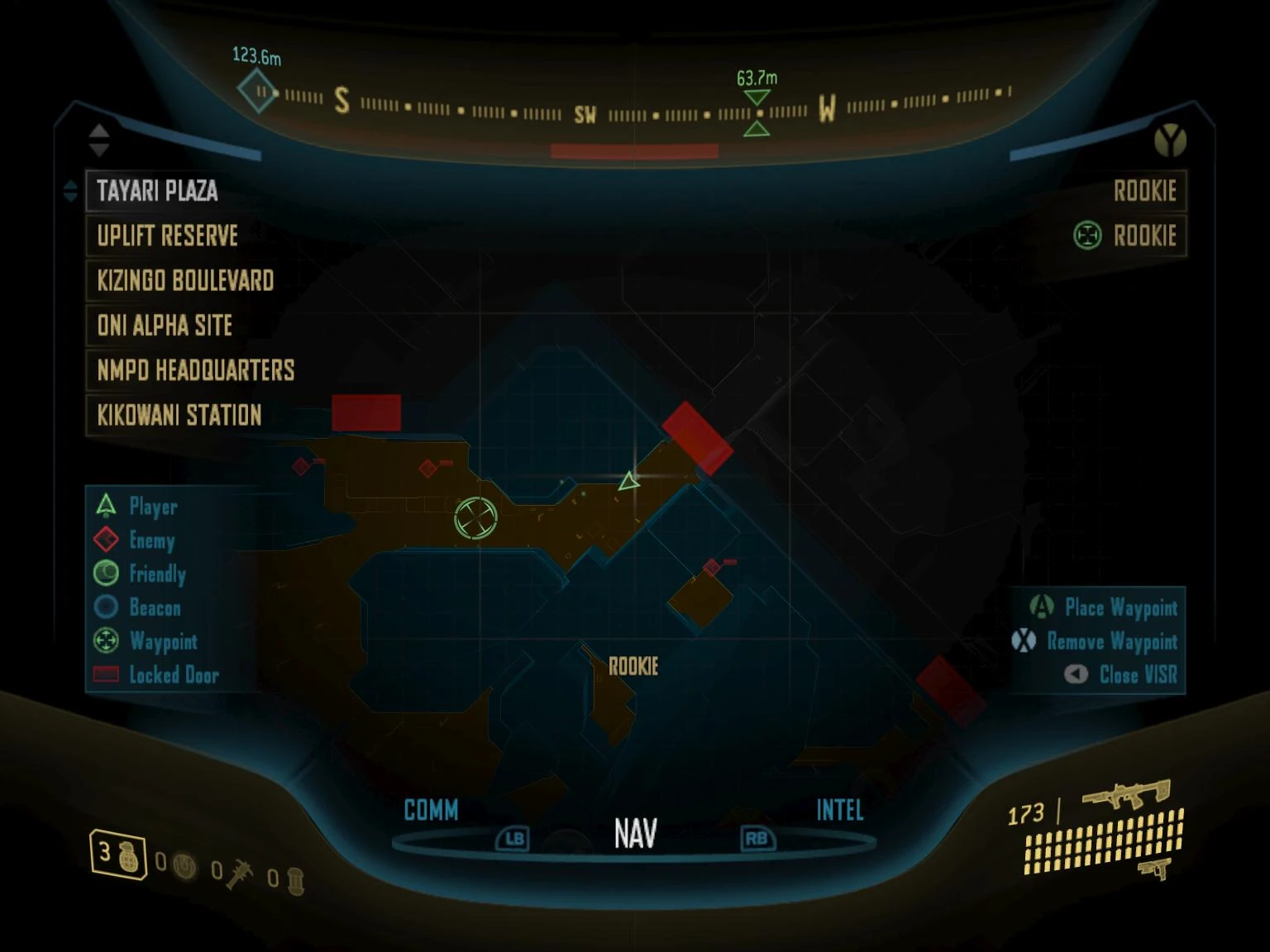Choose Uplift Reserve in the location list

[168, 236]
